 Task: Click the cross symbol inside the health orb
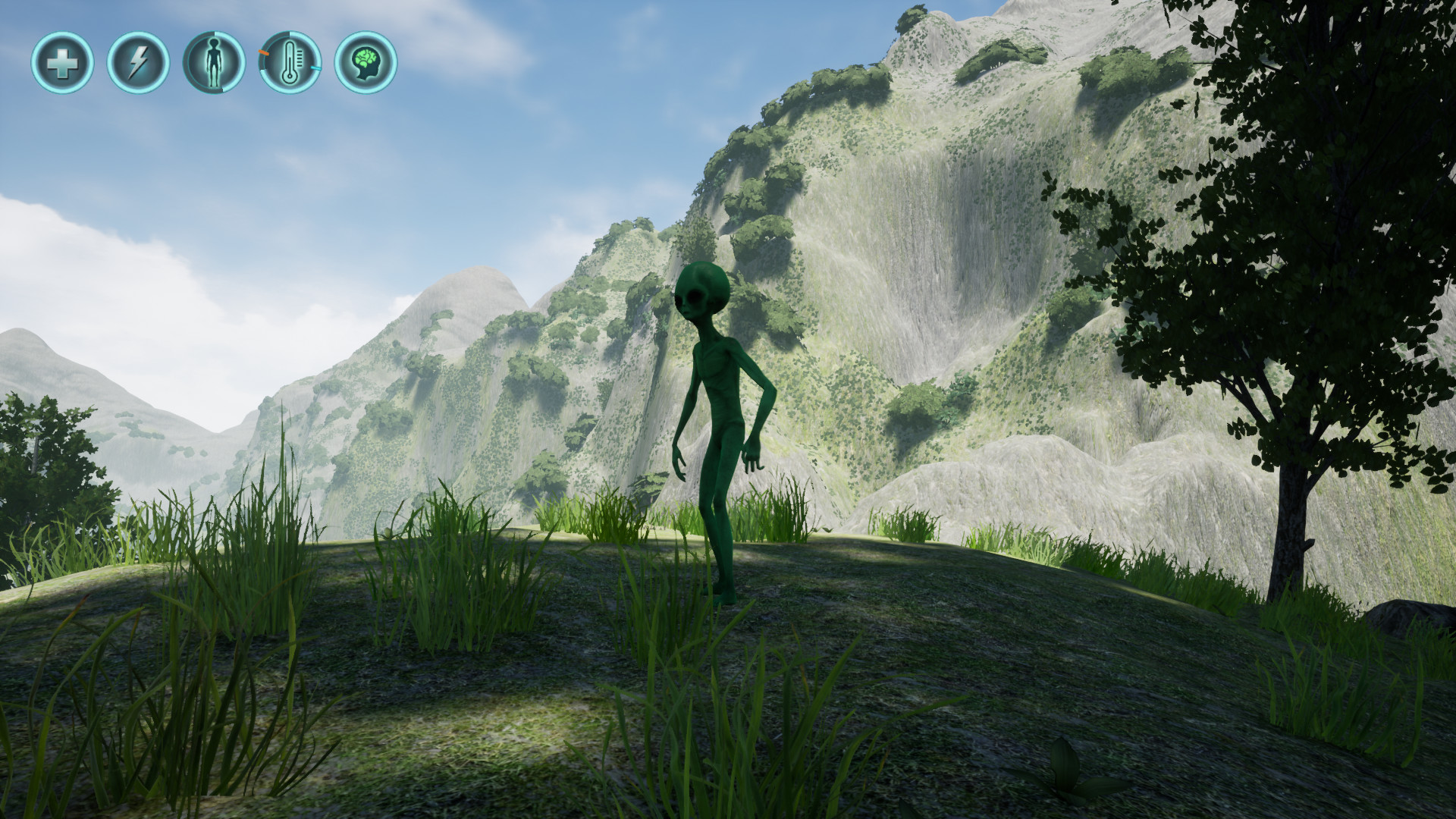click(x=64, y=62)
